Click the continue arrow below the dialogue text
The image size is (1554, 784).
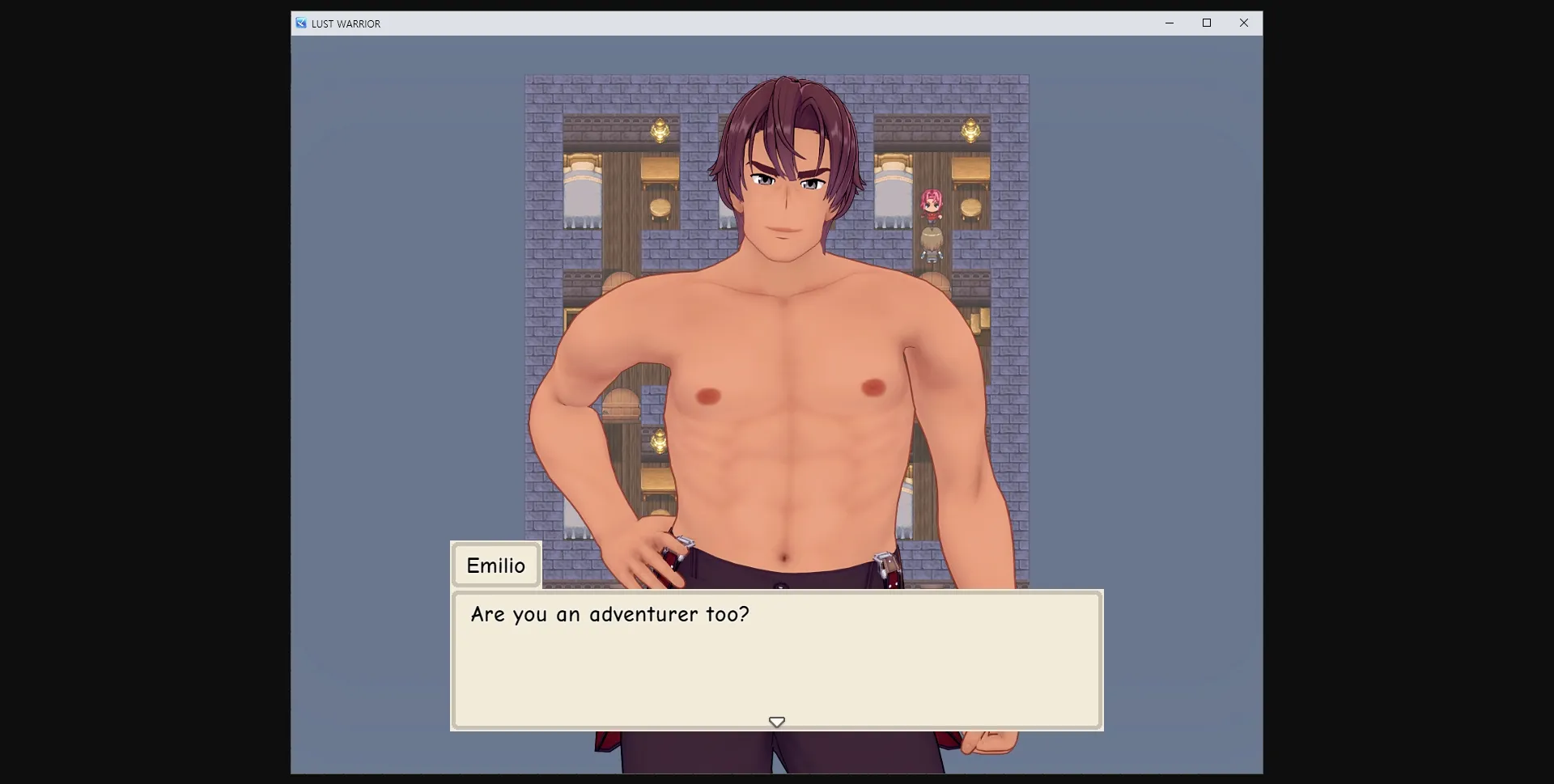[x=776, y=721]
